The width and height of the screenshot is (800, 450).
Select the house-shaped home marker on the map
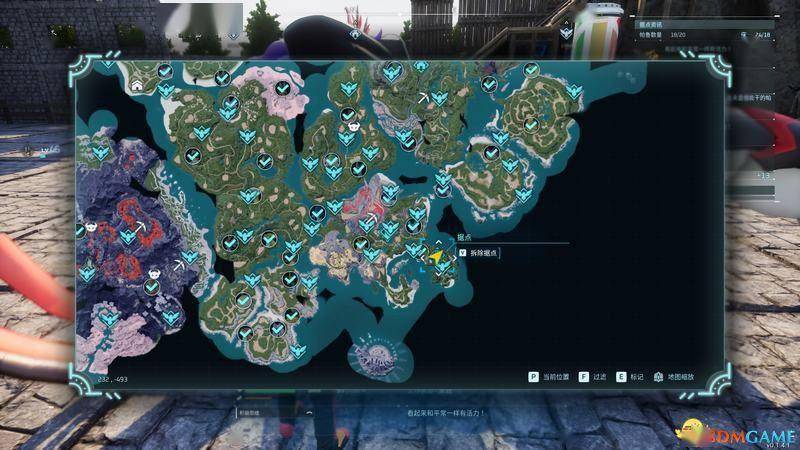coord(136,86)
